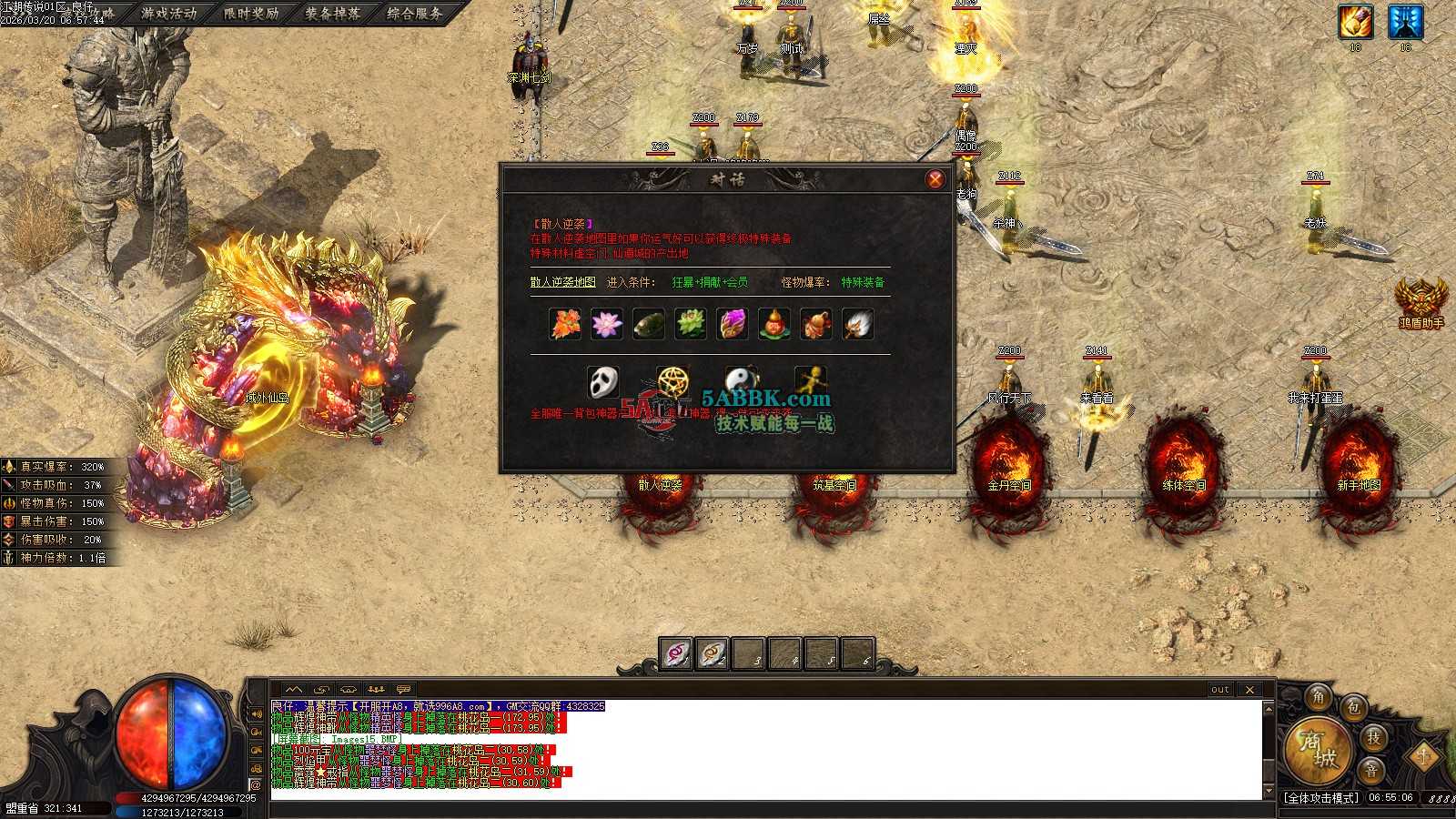Close the 对话 dialog window
Screen dimensions: 1456x819
point(935,179)
